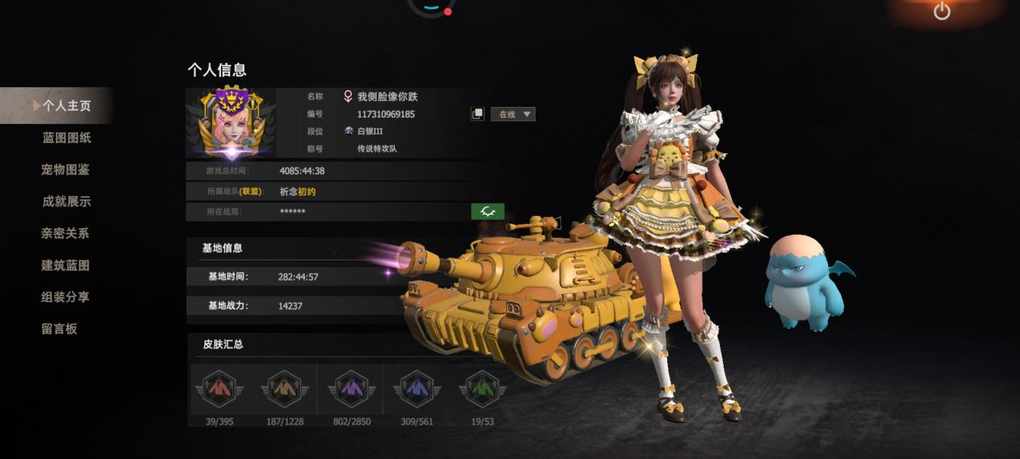Copy the player ID number
Image resolution: width=1020 pixels, height=459 pixels.
(x=478, y=114)
